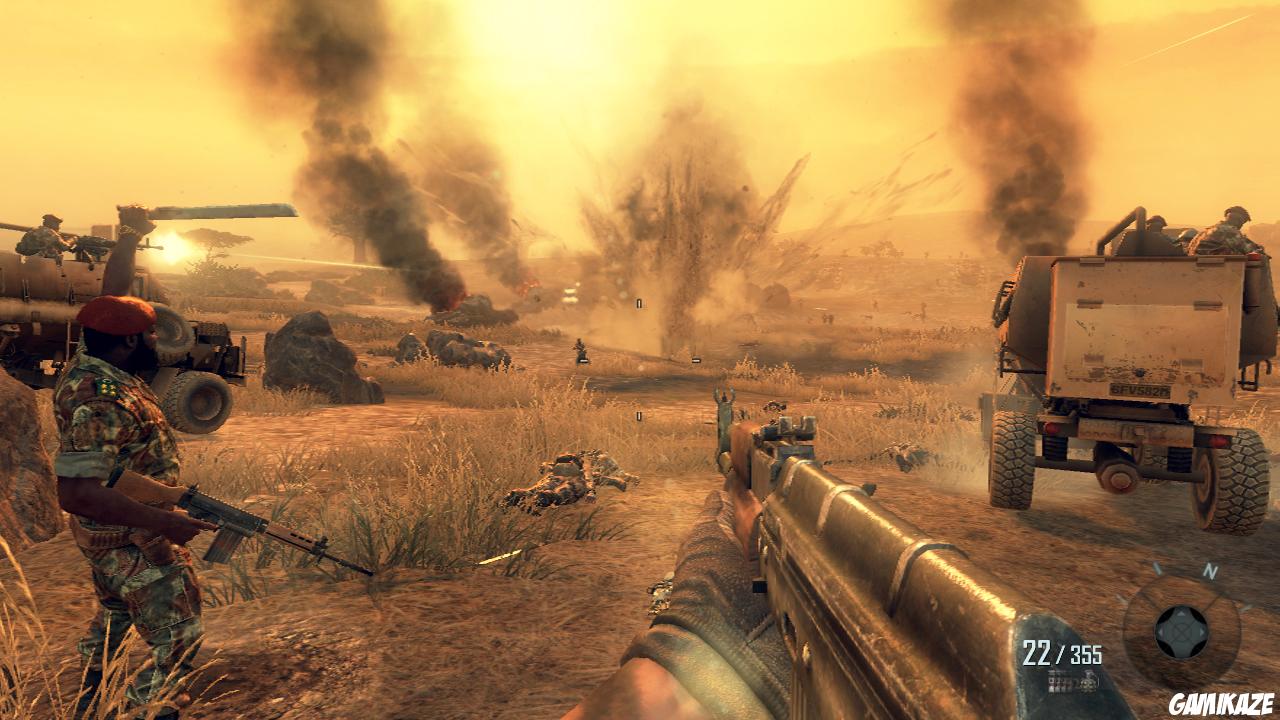Click the center of the D-pad widget
The width and height of the screenshot is (1280, 720).
pyautogui.click(x=1182, y=634)
